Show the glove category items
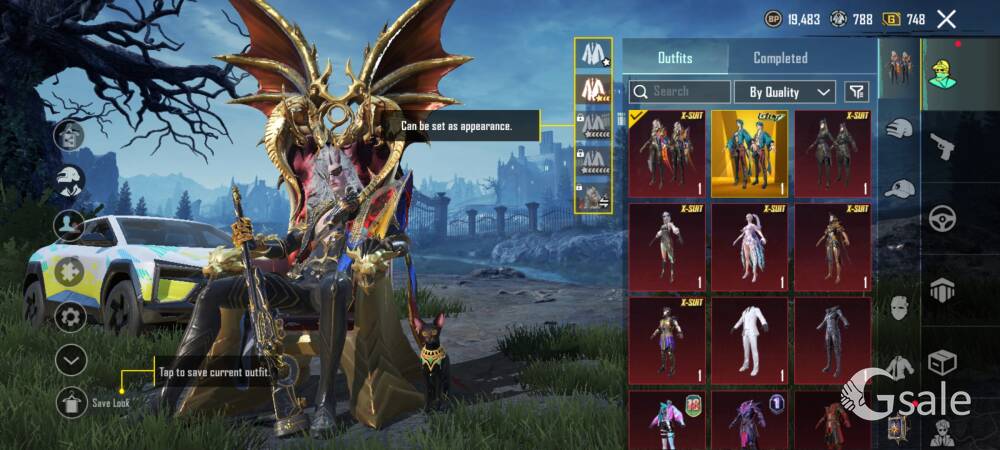 click(x=900, y=128)
